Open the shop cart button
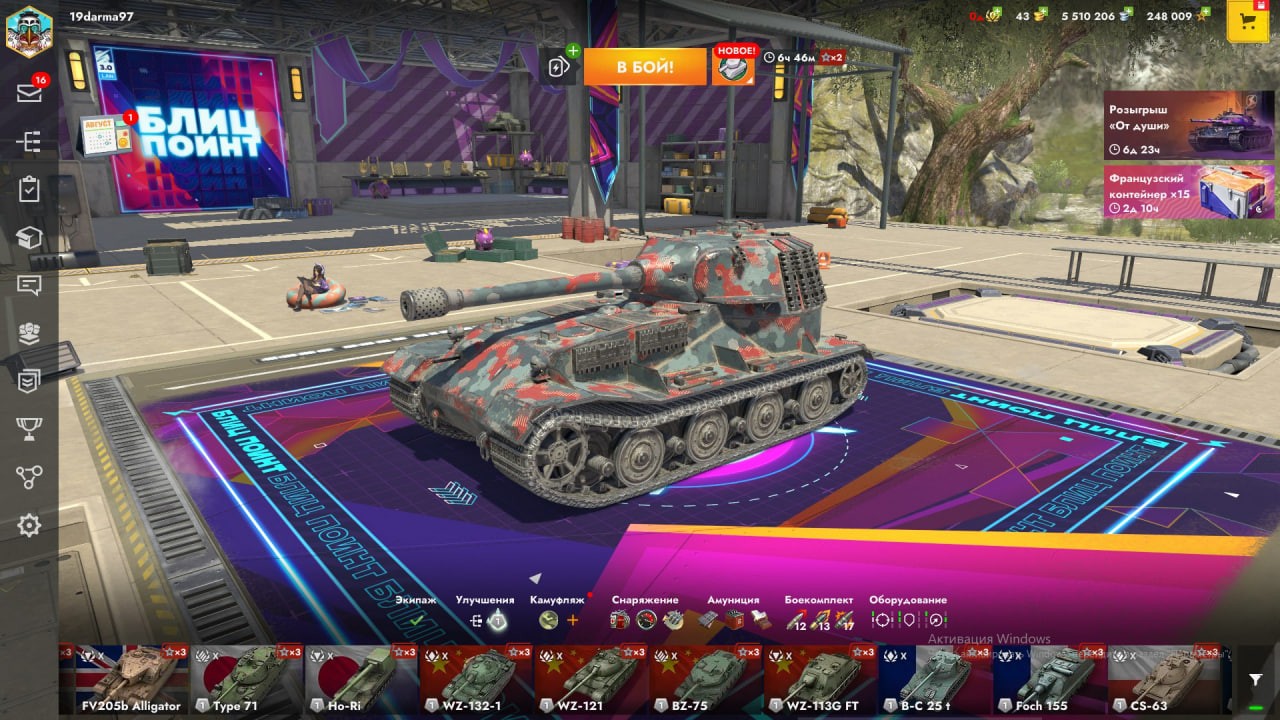 pos(1247,22)
